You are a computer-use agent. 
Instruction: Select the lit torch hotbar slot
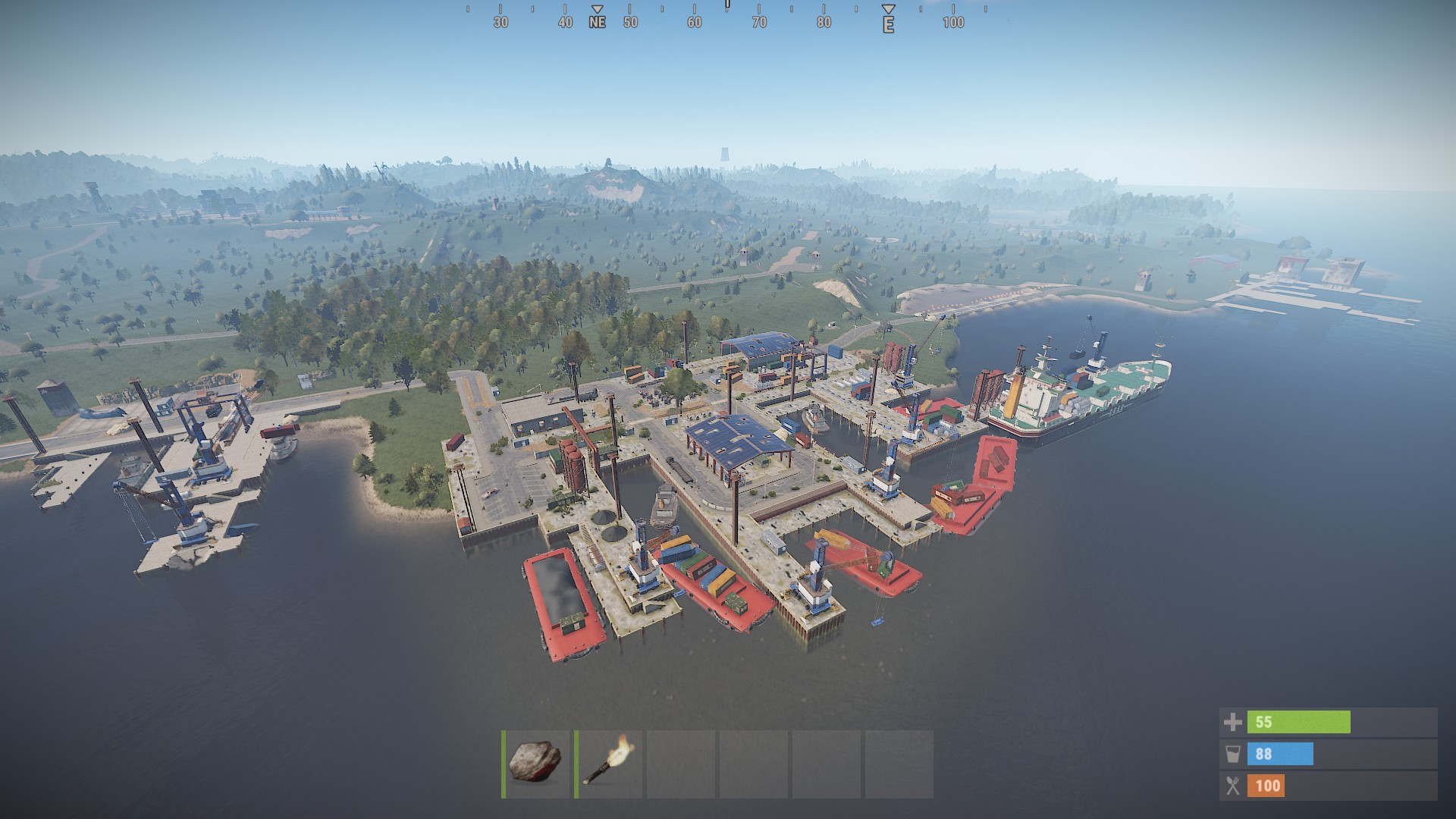(608, 763)
